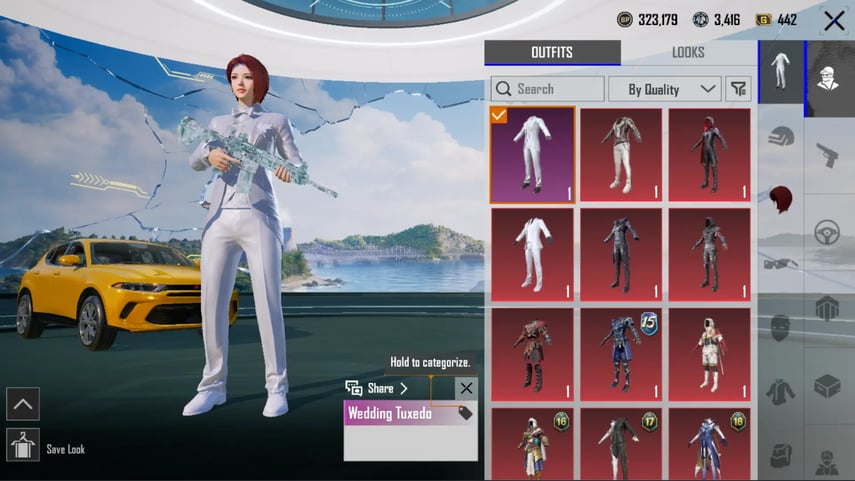855x481 pixels.
Task: Select the red hair category
Action: click(780, 198)
